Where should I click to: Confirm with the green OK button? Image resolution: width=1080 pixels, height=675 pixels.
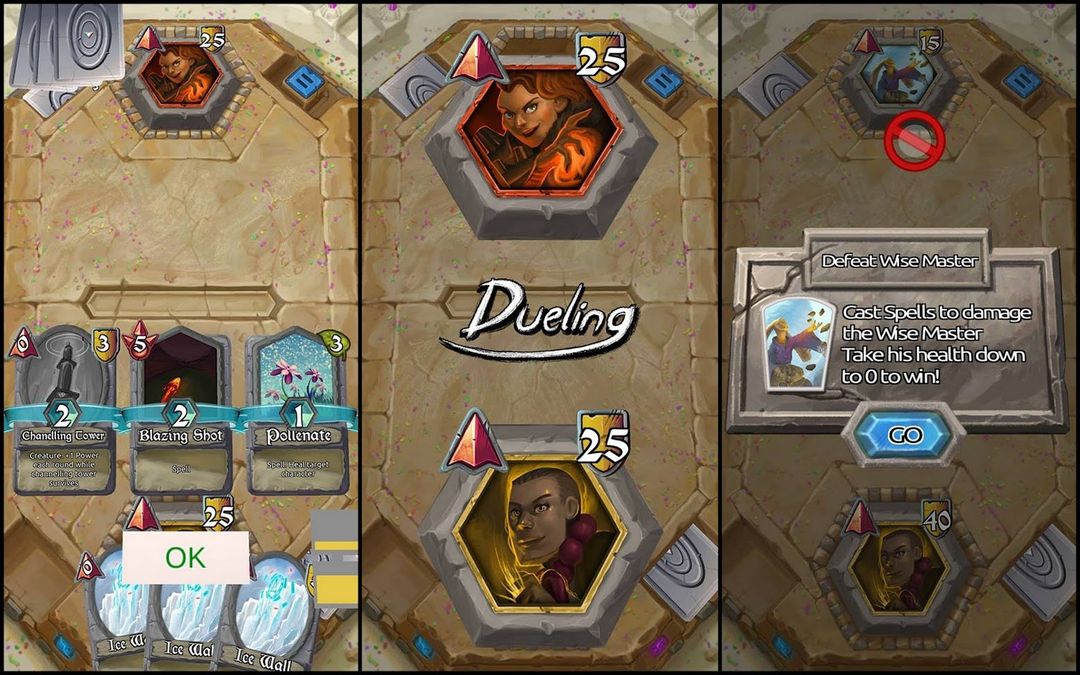point(185,557)
